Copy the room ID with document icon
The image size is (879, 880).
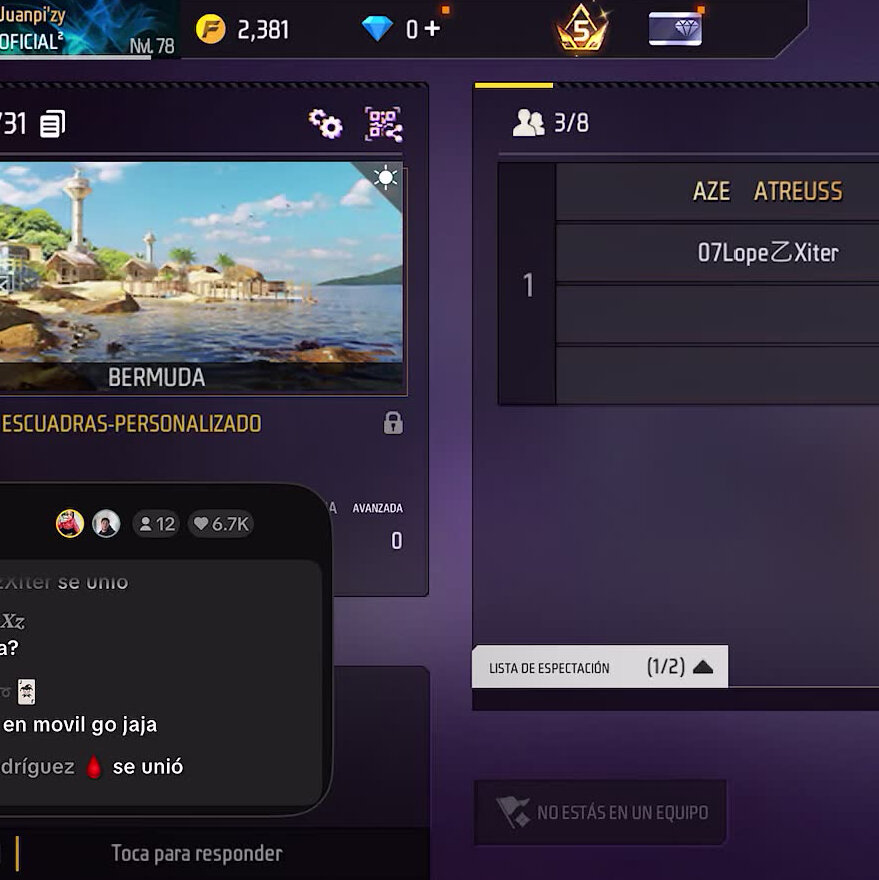tap(53, 124)
